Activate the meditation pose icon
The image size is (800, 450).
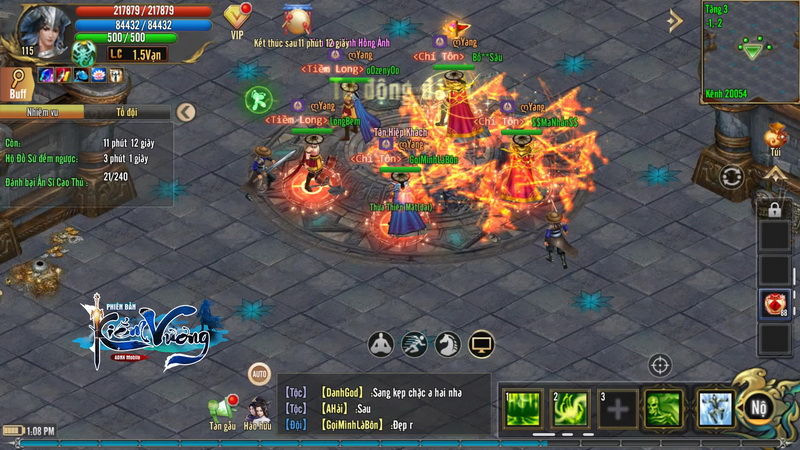(x=381, y=344)
